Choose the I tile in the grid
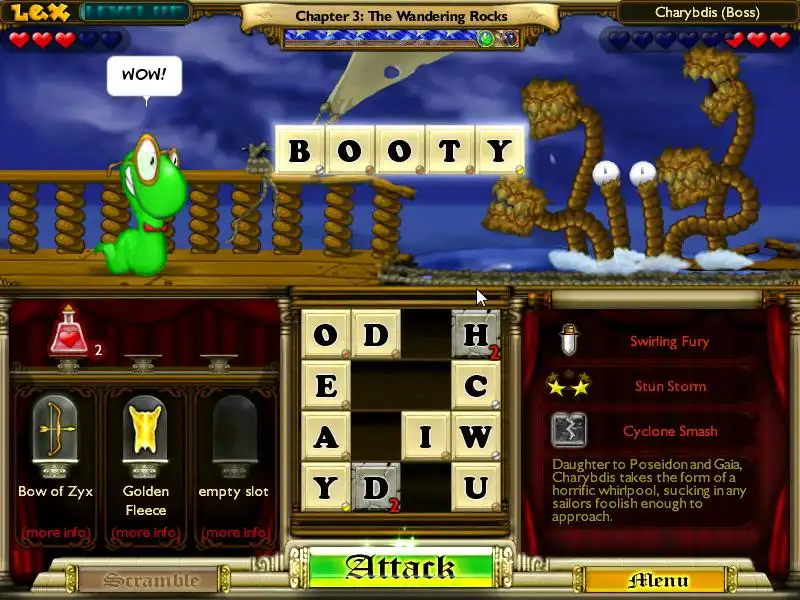This screenshot has height=600, width=800. pos(426,437)
